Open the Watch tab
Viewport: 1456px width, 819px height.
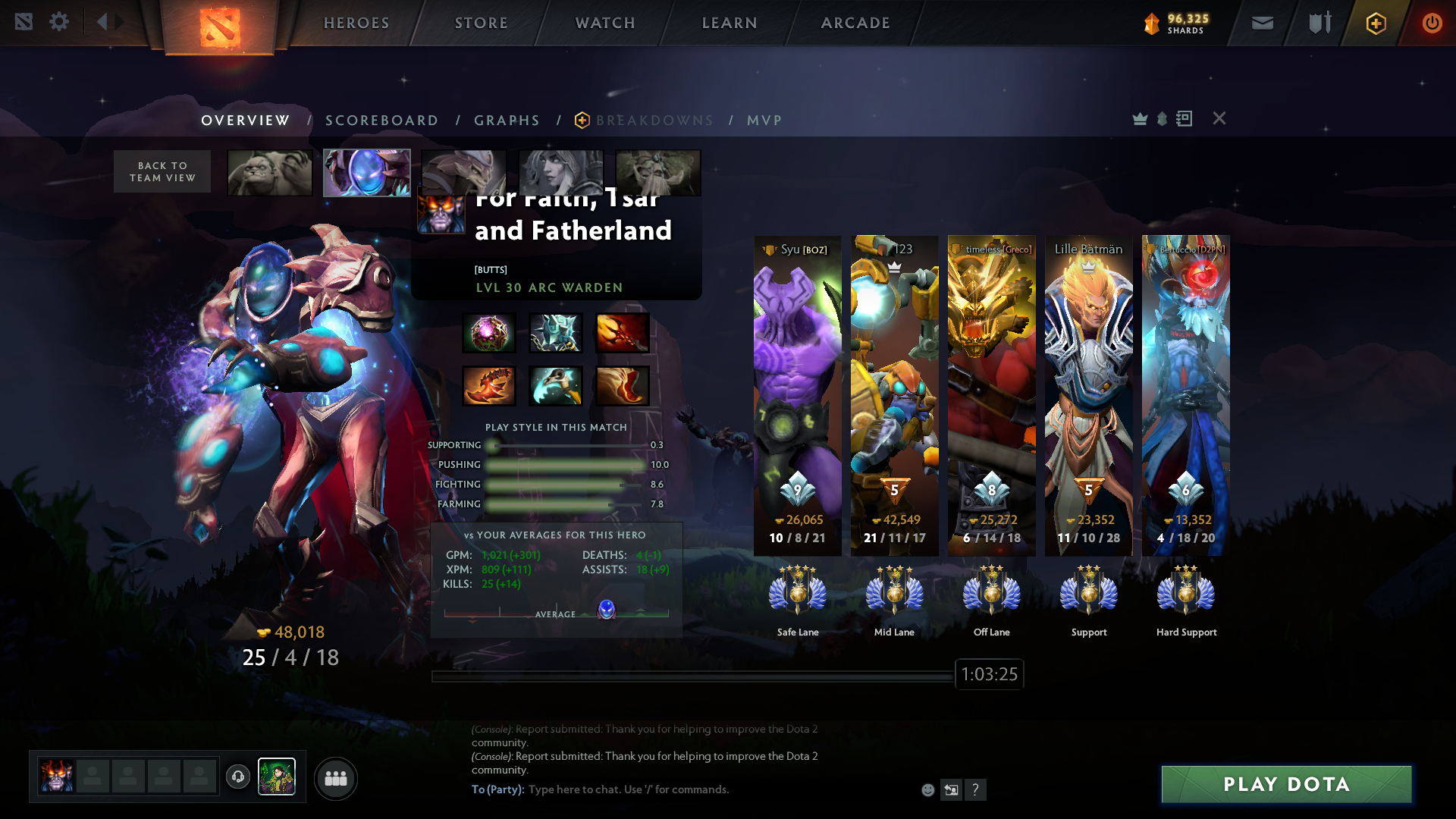(605, 23)
